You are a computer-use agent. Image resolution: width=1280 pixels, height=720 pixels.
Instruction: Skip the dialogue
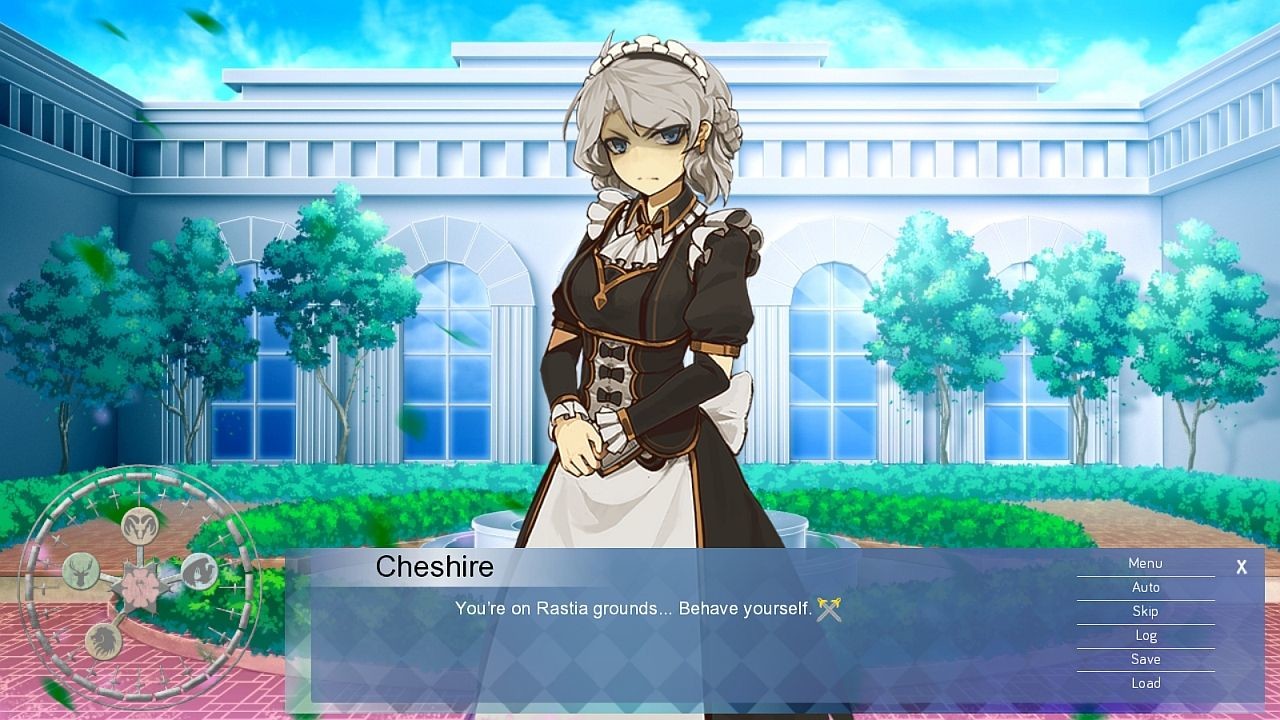tap(1145, 611)
